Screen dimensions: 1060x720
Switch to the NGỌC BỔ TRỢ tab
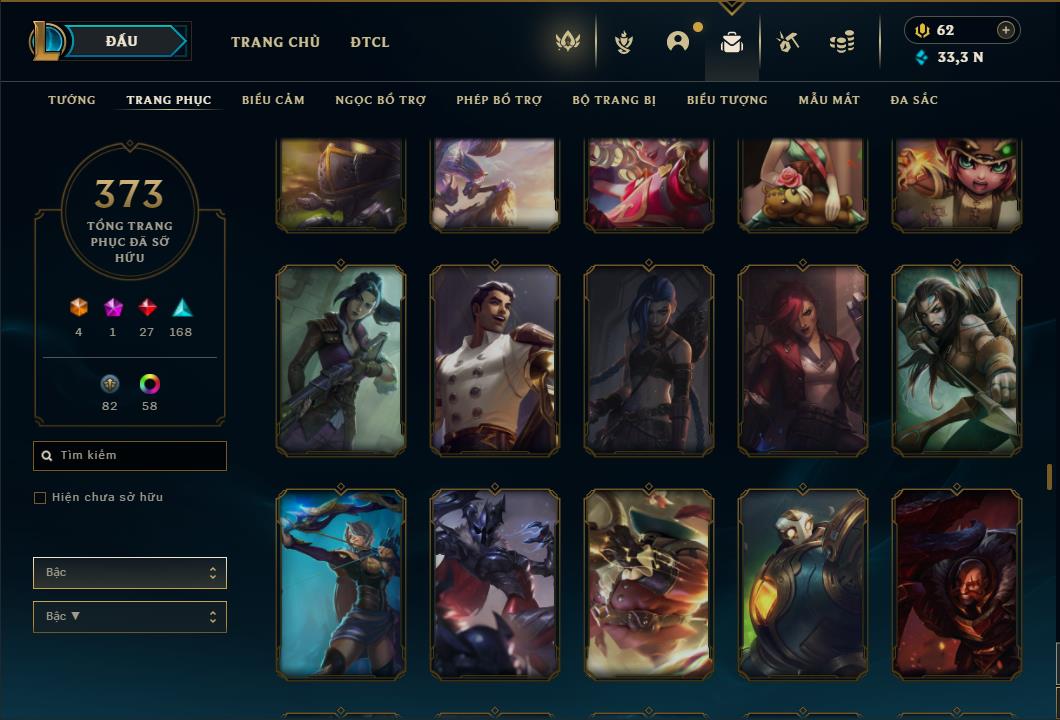click(x=380, y=100)
